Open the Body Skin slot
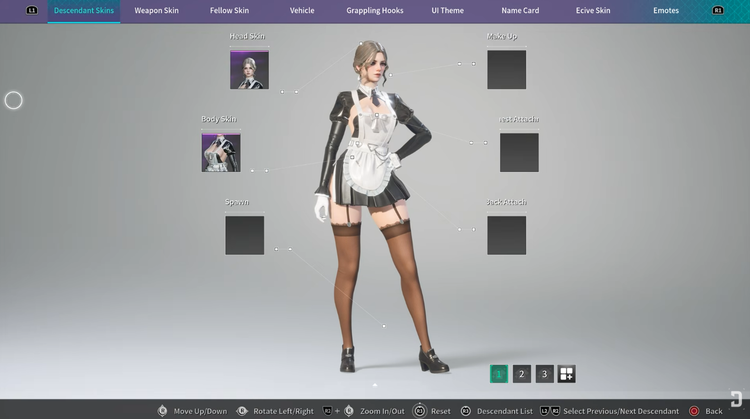The height and width of the screenshot is (419, 750). [221, 153]
